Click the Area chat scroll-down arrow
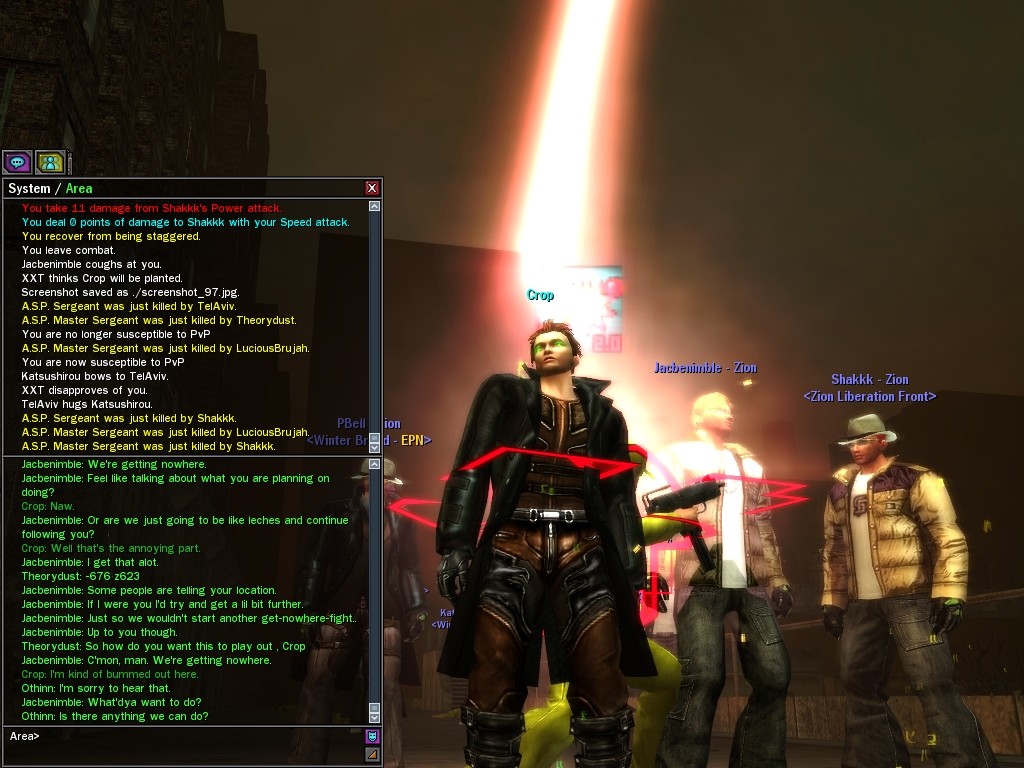Image resolution: width=1024 pixels, height=768 pixels. pyautogui.click(x=375, y=716)
